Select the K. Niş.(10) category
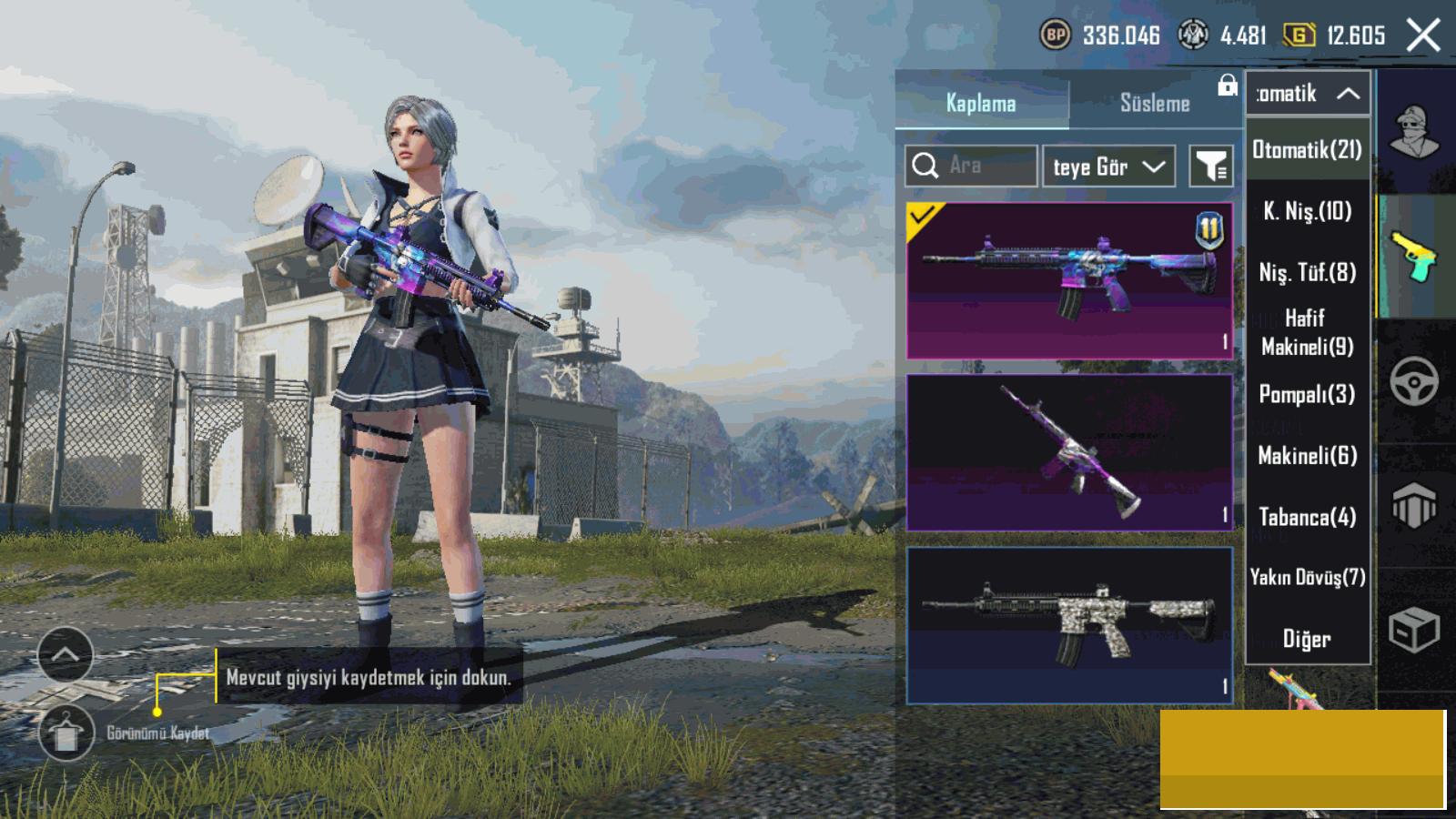The image size is (1456, 819). [1308, 212]
